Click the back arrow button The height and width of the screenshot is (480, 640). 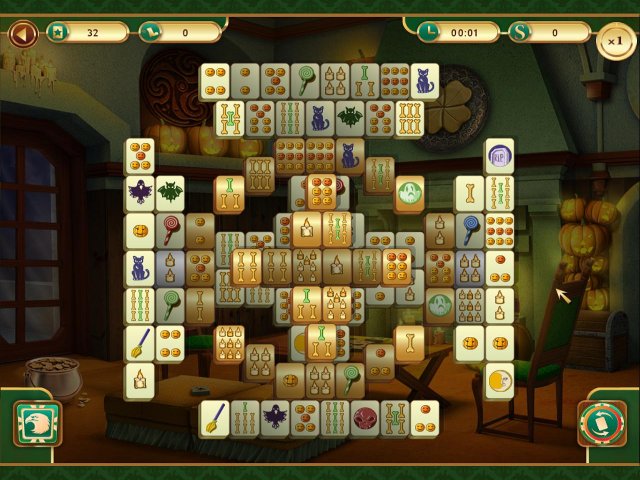coord(22,34)
